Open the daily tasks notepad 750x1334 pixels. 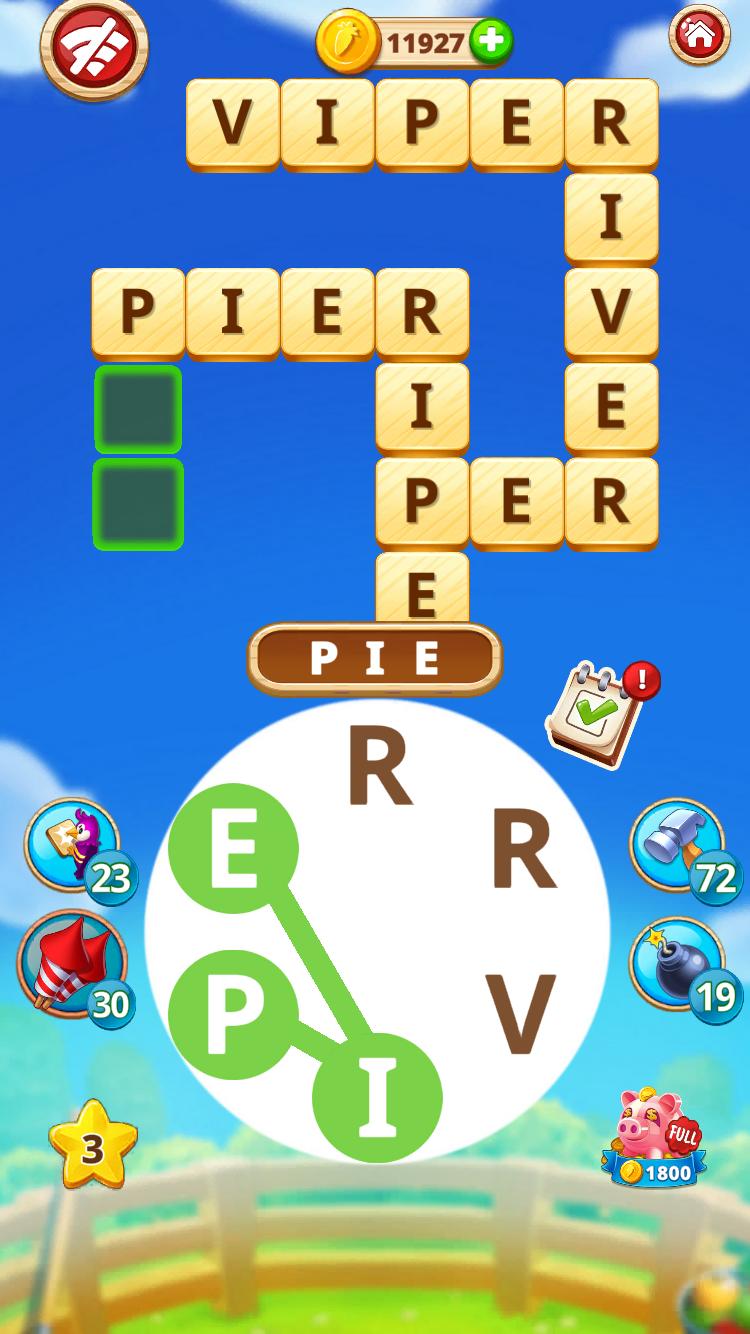pos(596,714)
